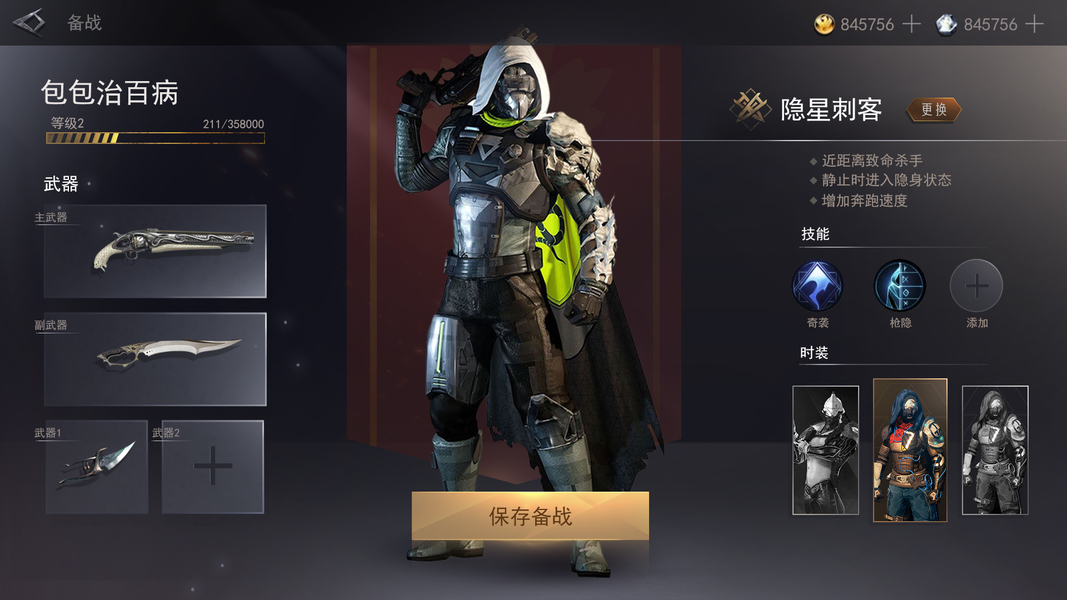Viewport: 1067px width, 600px height.
Task: Add more gold coins with the plus
Action: coord(911,24)
